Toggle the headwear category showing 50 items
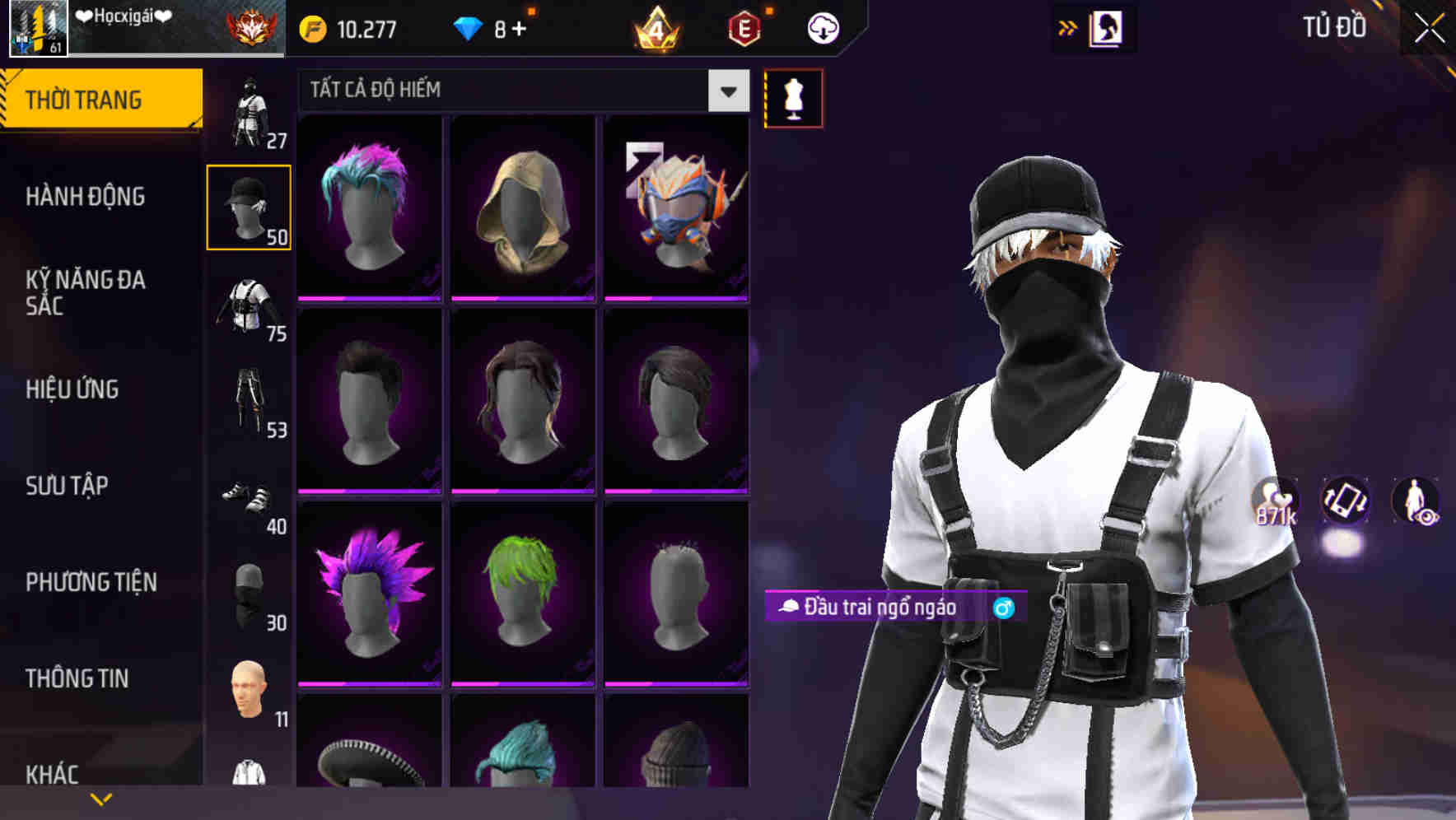This screenshot has height=820, width=1456. (x=249, y=206)
